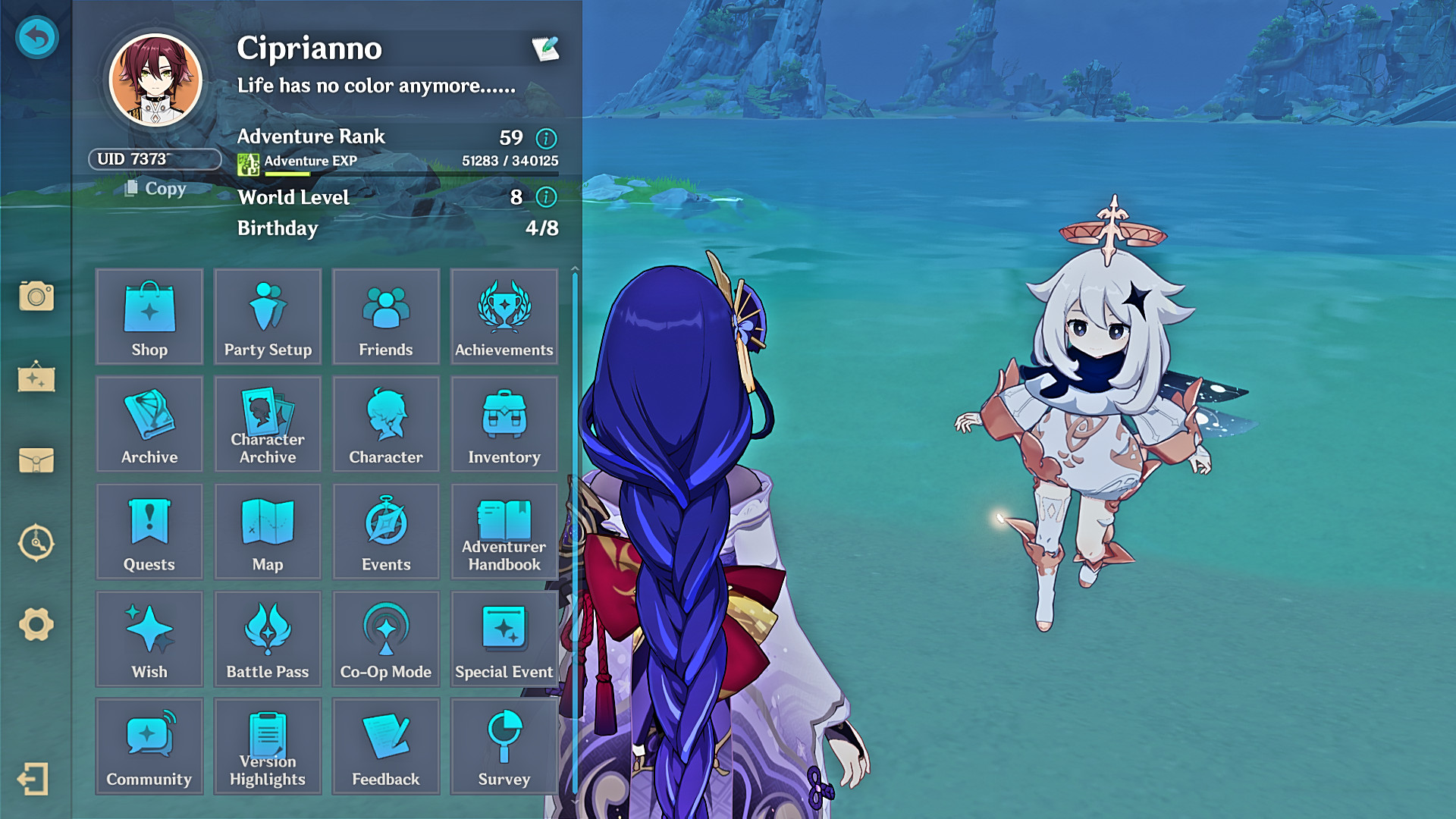Open the Shop menu
This screenshot has height=819, width=1456.
149,317
